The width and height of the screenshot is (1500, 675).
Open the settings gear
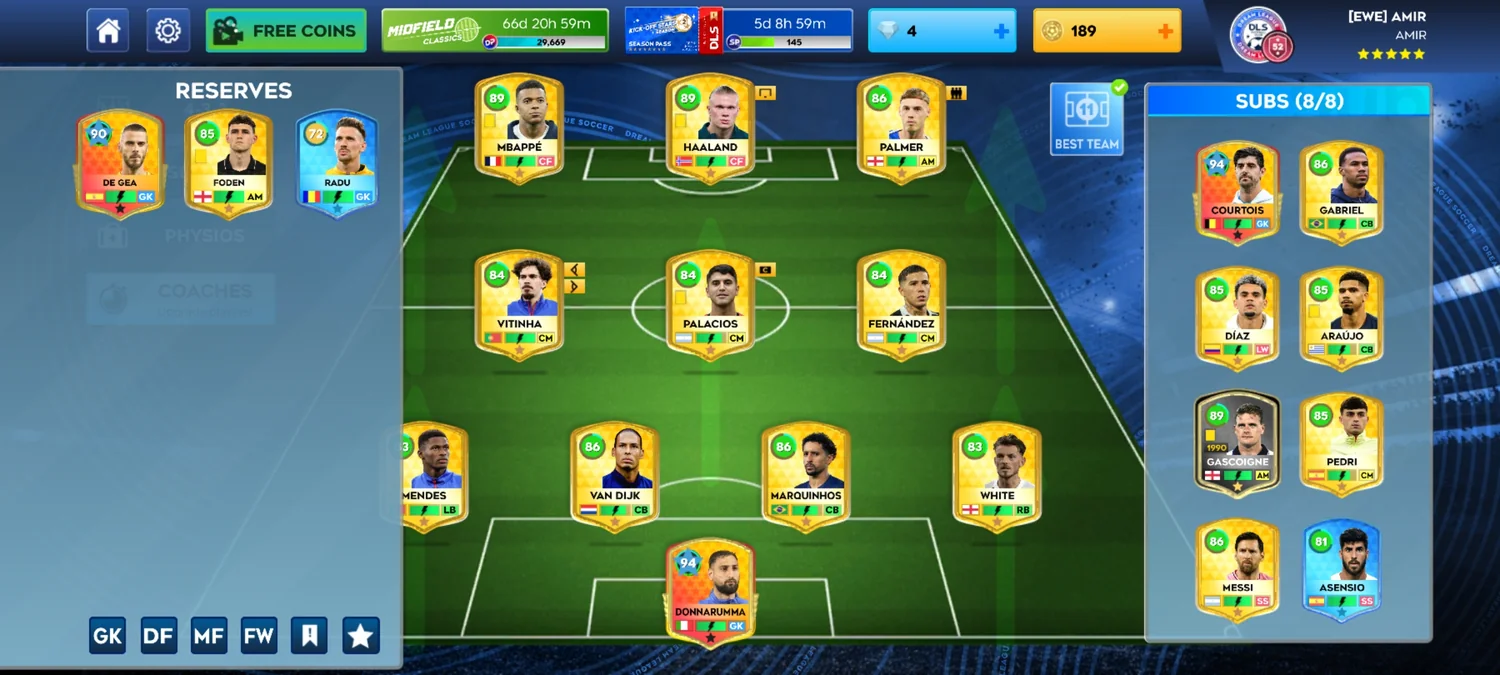[168, 31]
